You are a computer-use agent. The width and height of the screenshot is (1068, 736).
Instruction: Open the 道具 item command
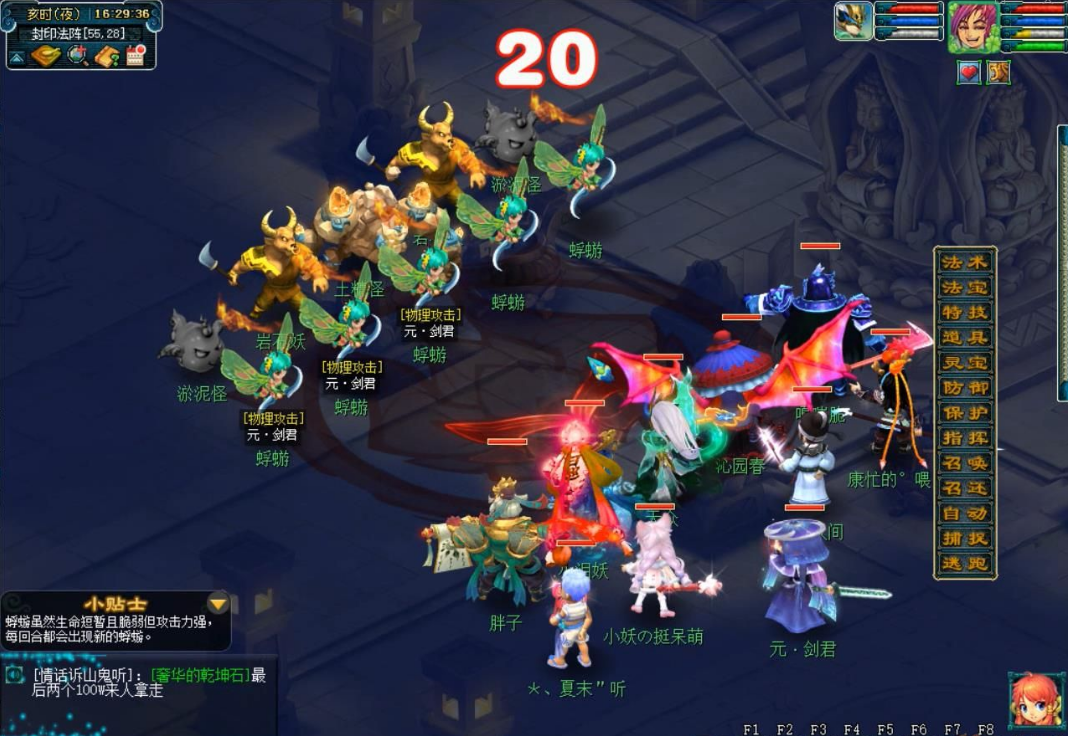(964, 337)
